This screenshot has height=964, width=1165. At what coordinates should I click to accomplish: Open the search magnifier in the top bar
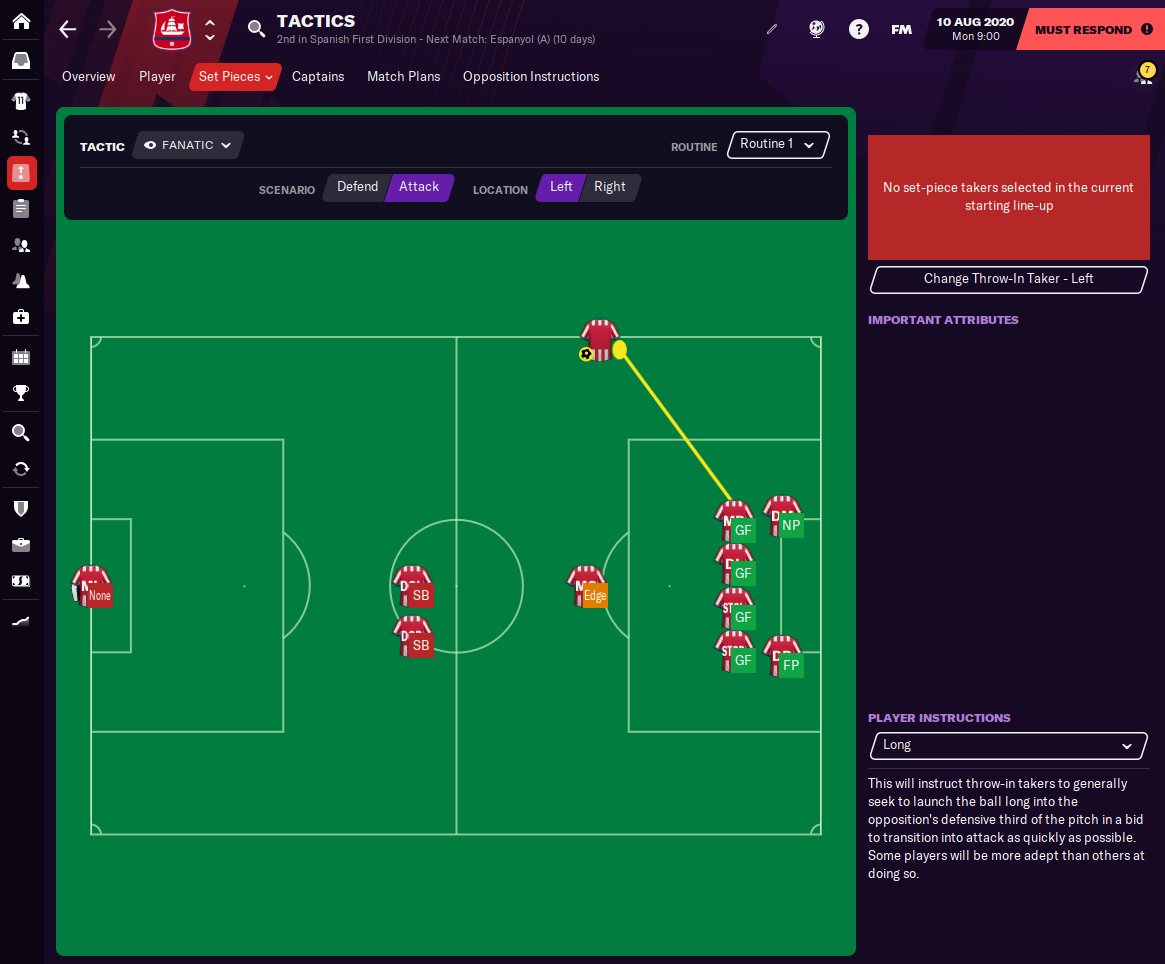pos(256,28)
